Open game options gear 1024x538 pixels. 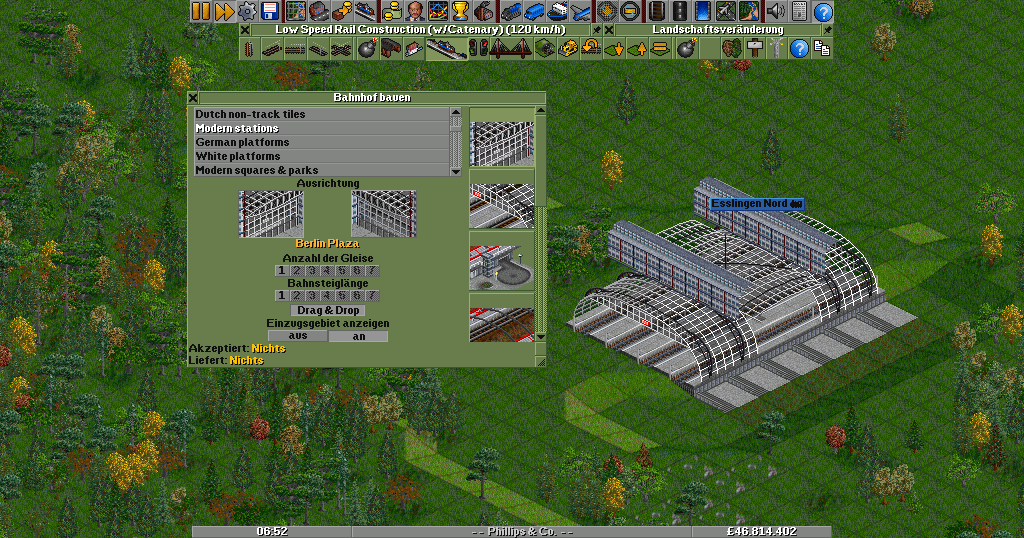(246, 11)
